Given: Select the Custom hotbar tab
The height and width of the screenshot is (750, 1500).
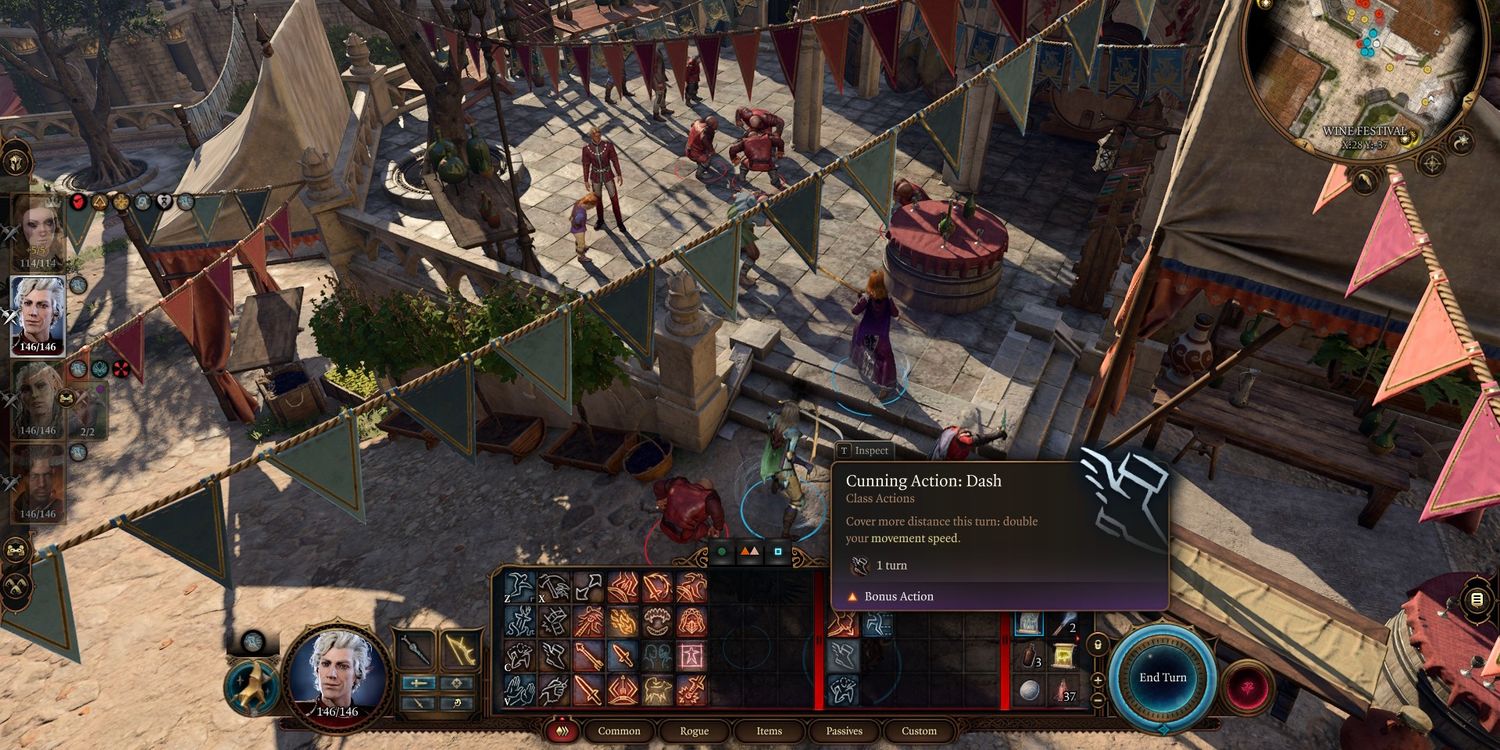Looking at the screenshot, I should [x=919, y=731].
